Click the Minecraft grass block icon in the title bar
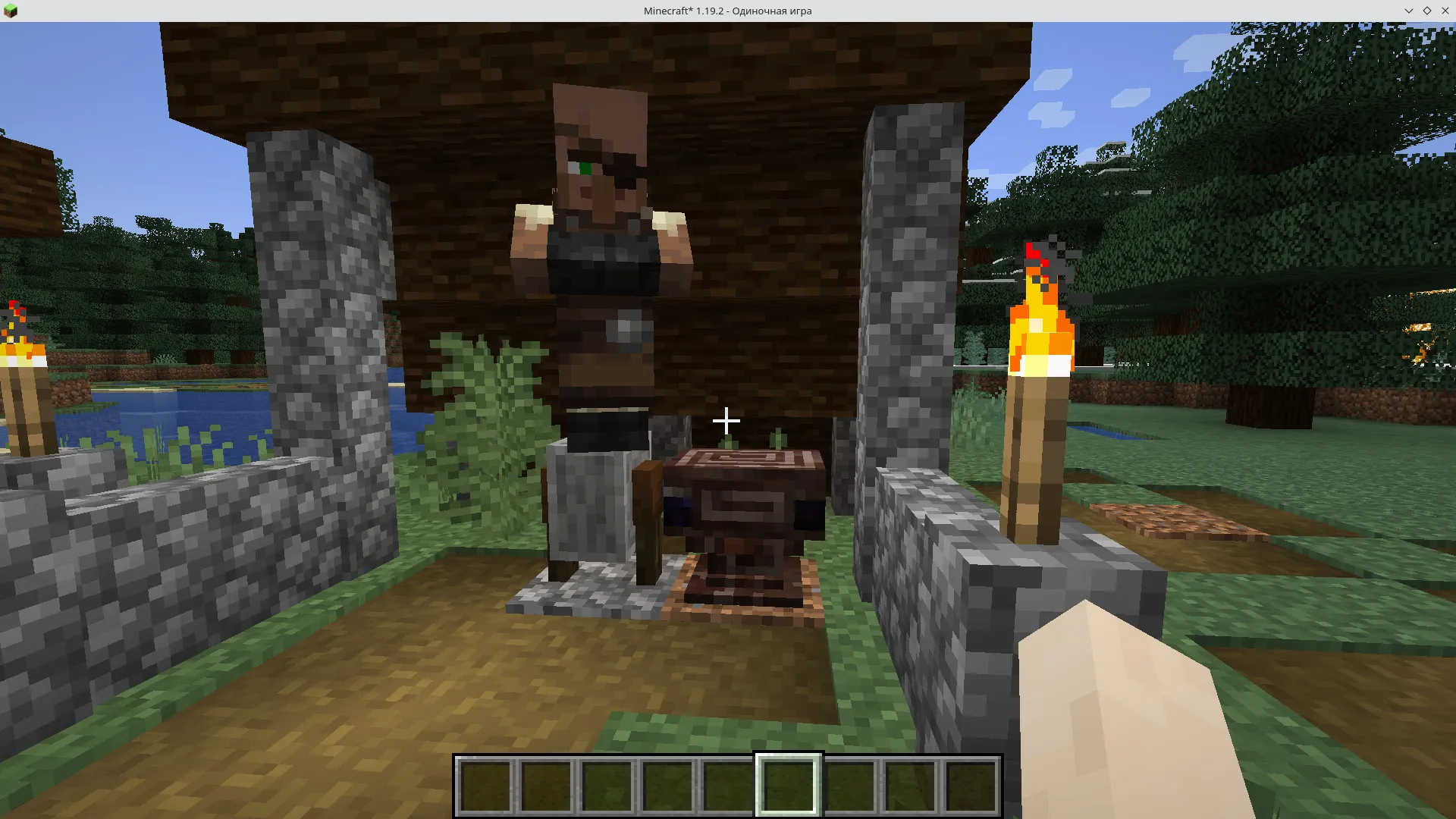Screen dimensions: 1456x819 [10, 10]
